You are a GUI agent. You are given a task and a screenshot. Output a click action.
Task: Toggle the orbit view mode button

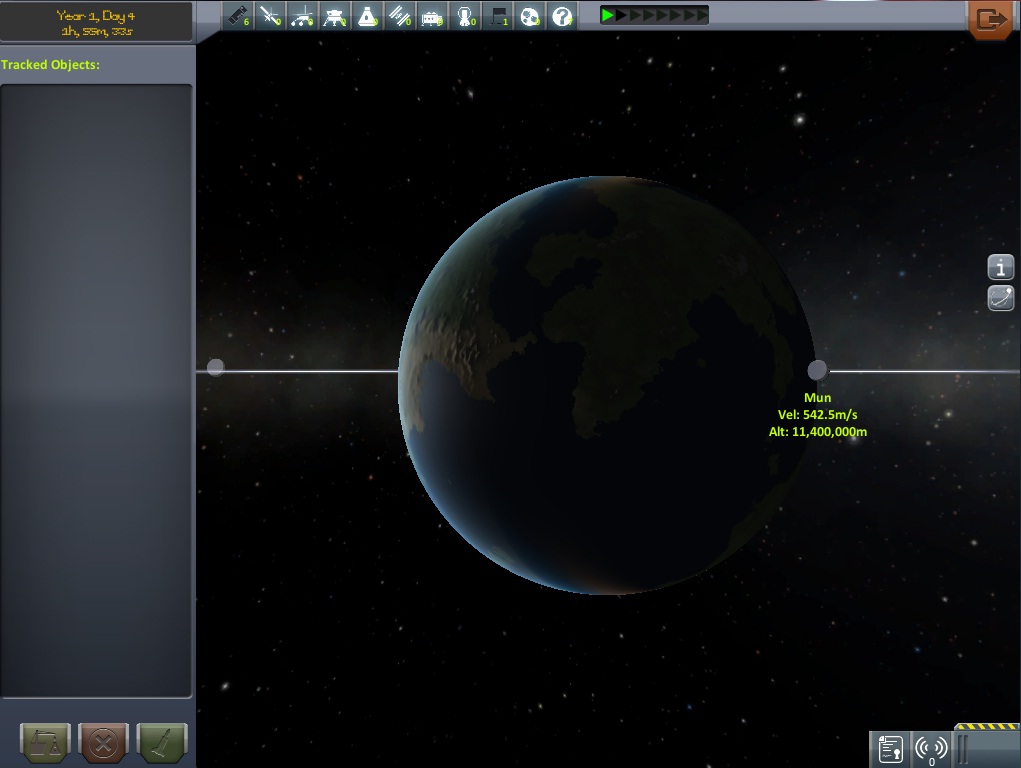pos(1001,297)
